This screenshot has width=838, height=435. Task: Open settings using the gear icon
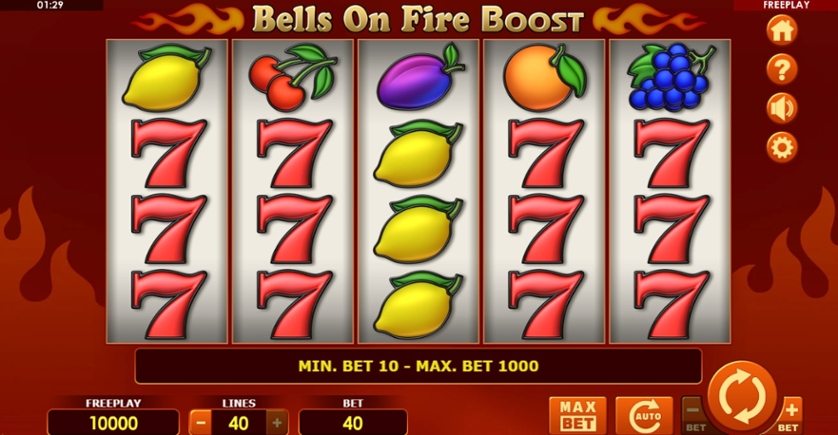[781, 147]
